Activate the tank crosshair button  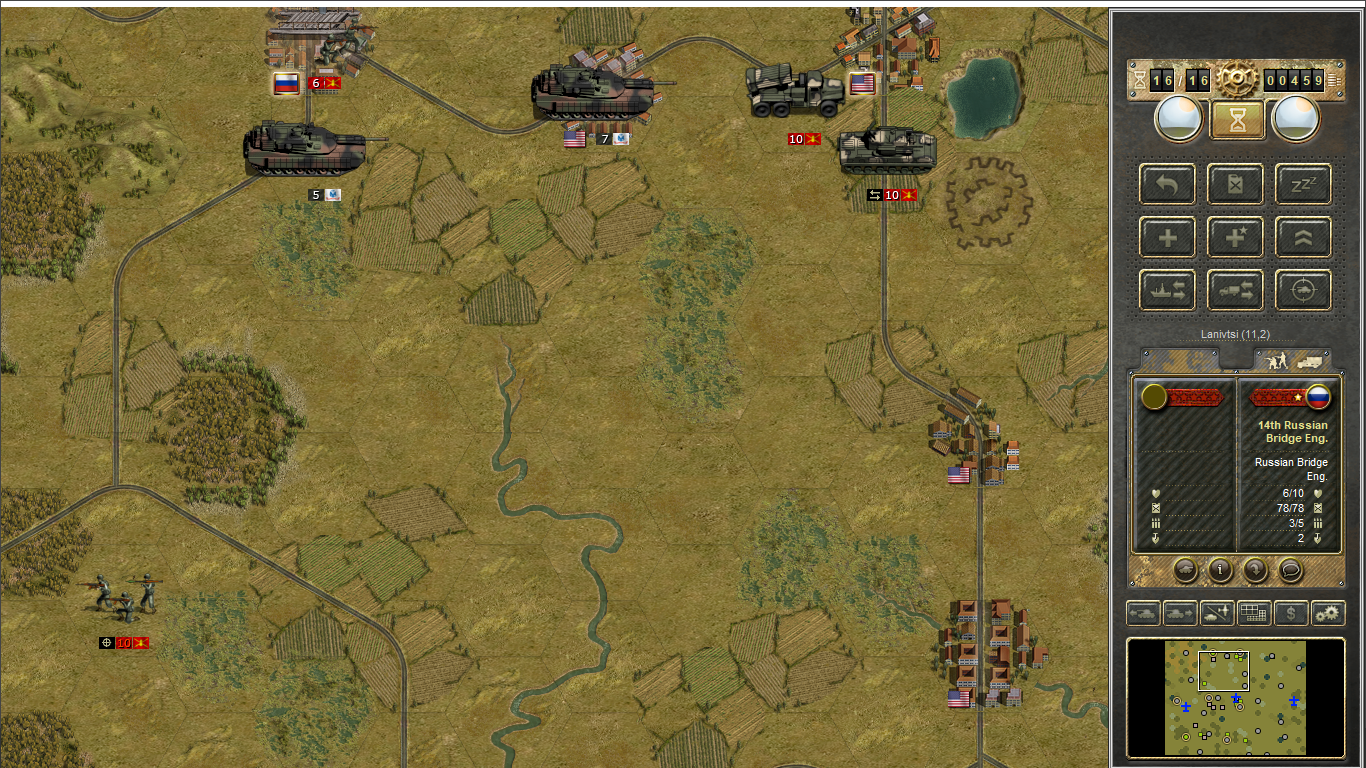[1303, 290]
